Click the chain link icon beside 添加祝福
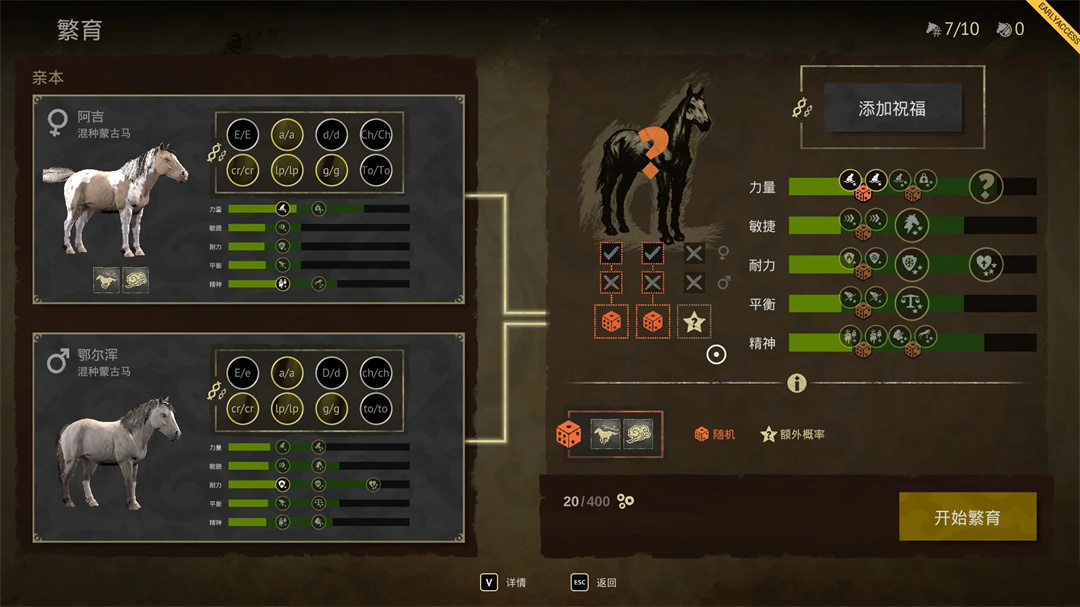The image size is (1080, 607). 802,108
